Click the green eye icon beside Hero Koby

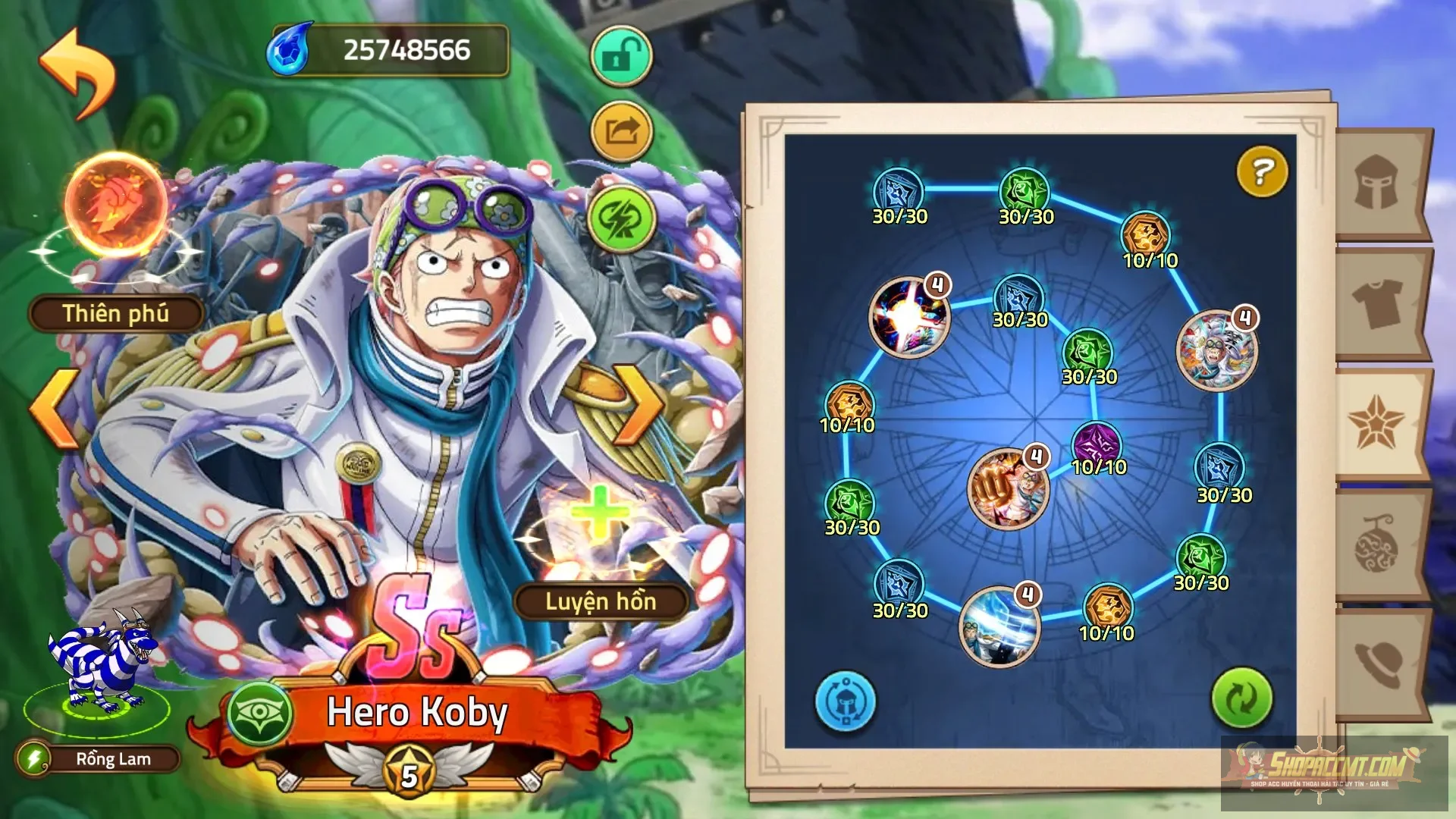(259, 713)
